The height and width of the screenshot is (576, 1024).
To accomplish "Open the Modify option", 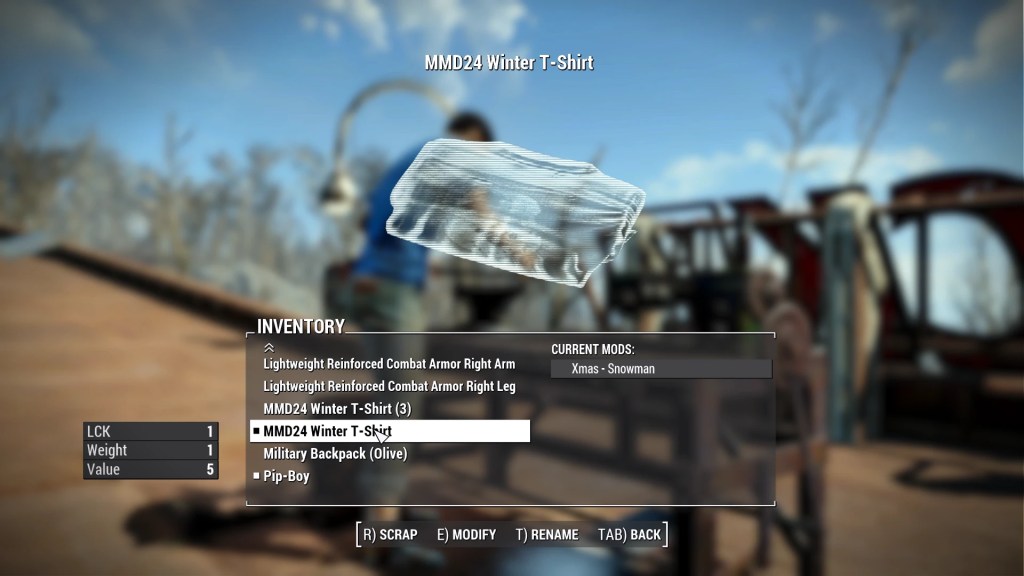I will coord(466,534).
